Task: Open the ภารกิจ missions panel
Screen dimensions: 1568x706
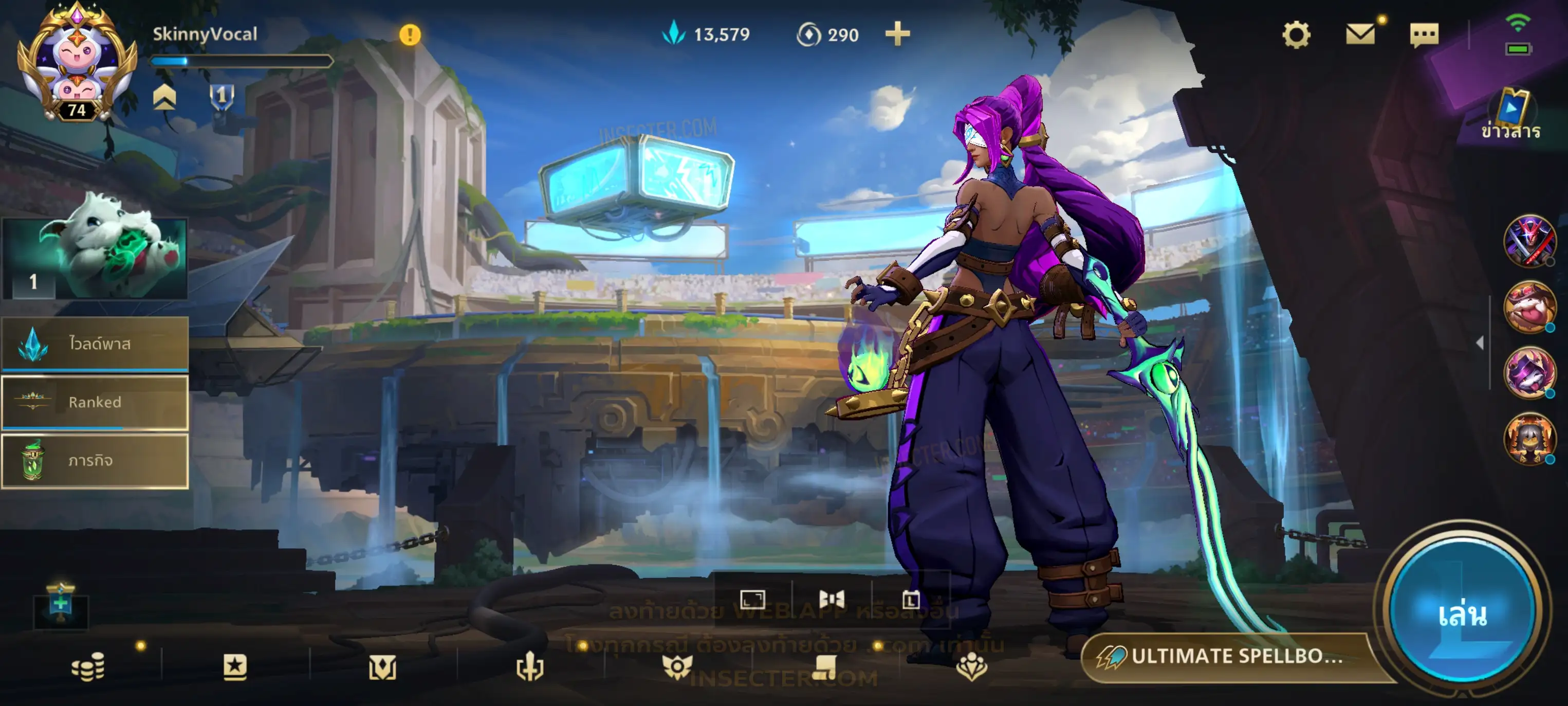Action: pos(95,461)
